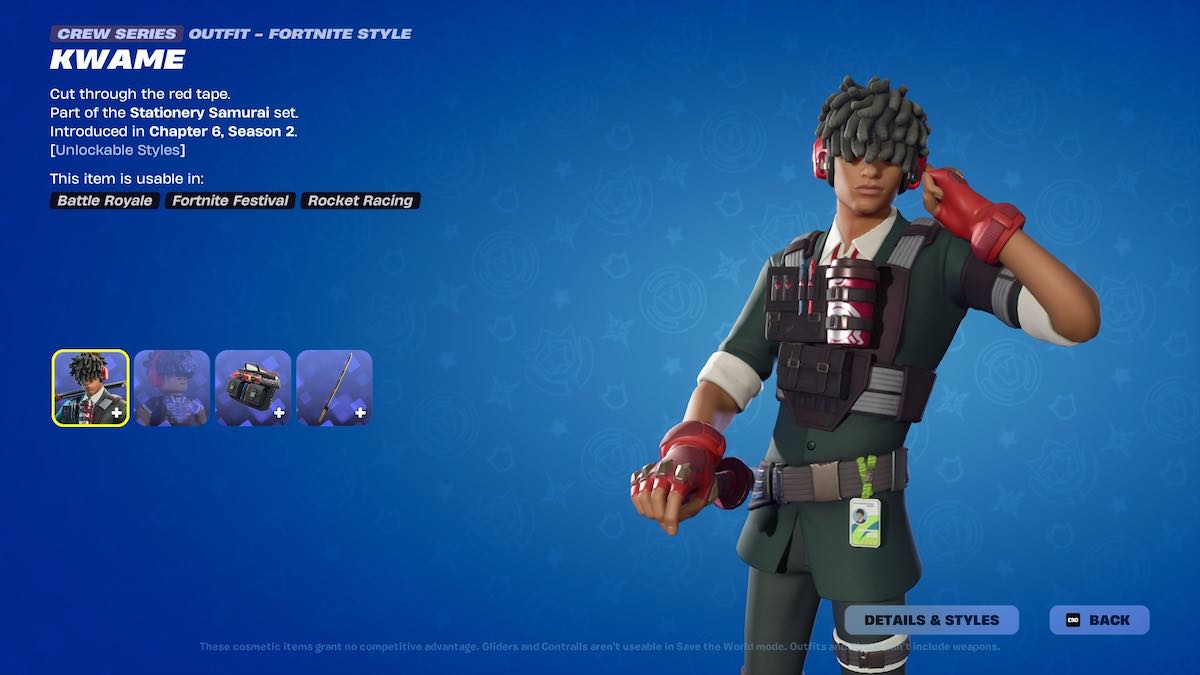Click the Battle Royale mode tag
The image size is (1200, 675).
pyautogui.click(x=105, y=201)
